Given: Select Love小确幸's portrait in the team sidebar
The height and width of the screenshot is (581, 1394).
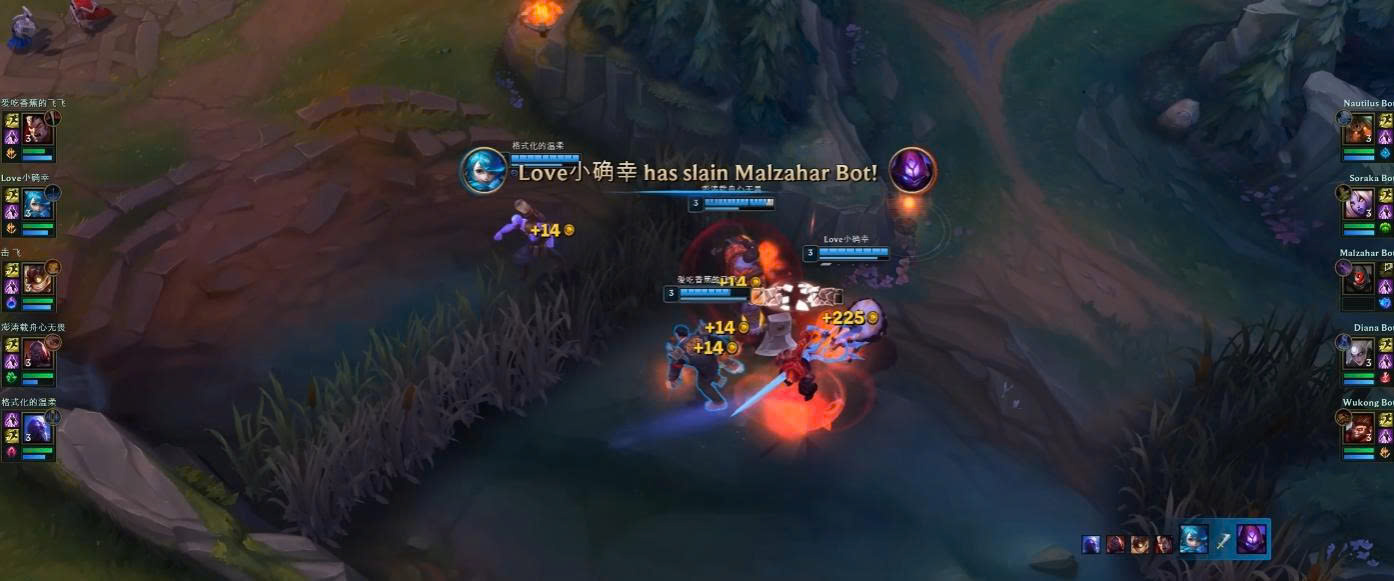Looking at the screenshot, I should tap(37, 203).
